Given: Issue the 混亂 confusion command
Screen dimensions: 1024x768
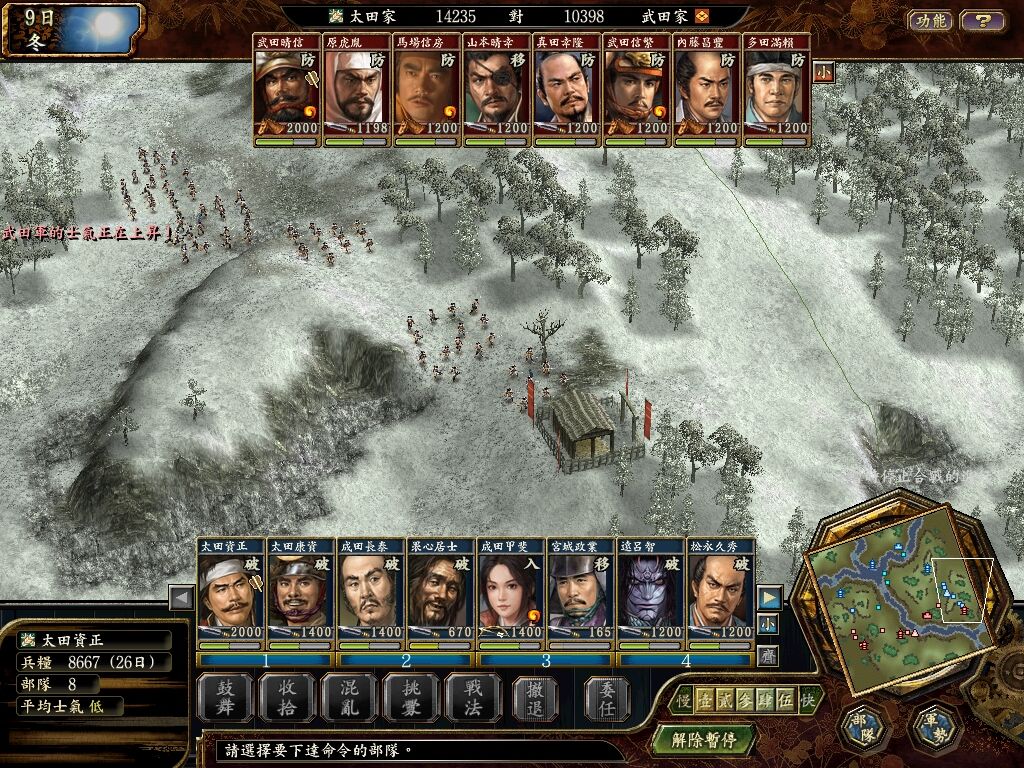Looking at the screenshot, I should pyautogui.click(x=347, y=697).
